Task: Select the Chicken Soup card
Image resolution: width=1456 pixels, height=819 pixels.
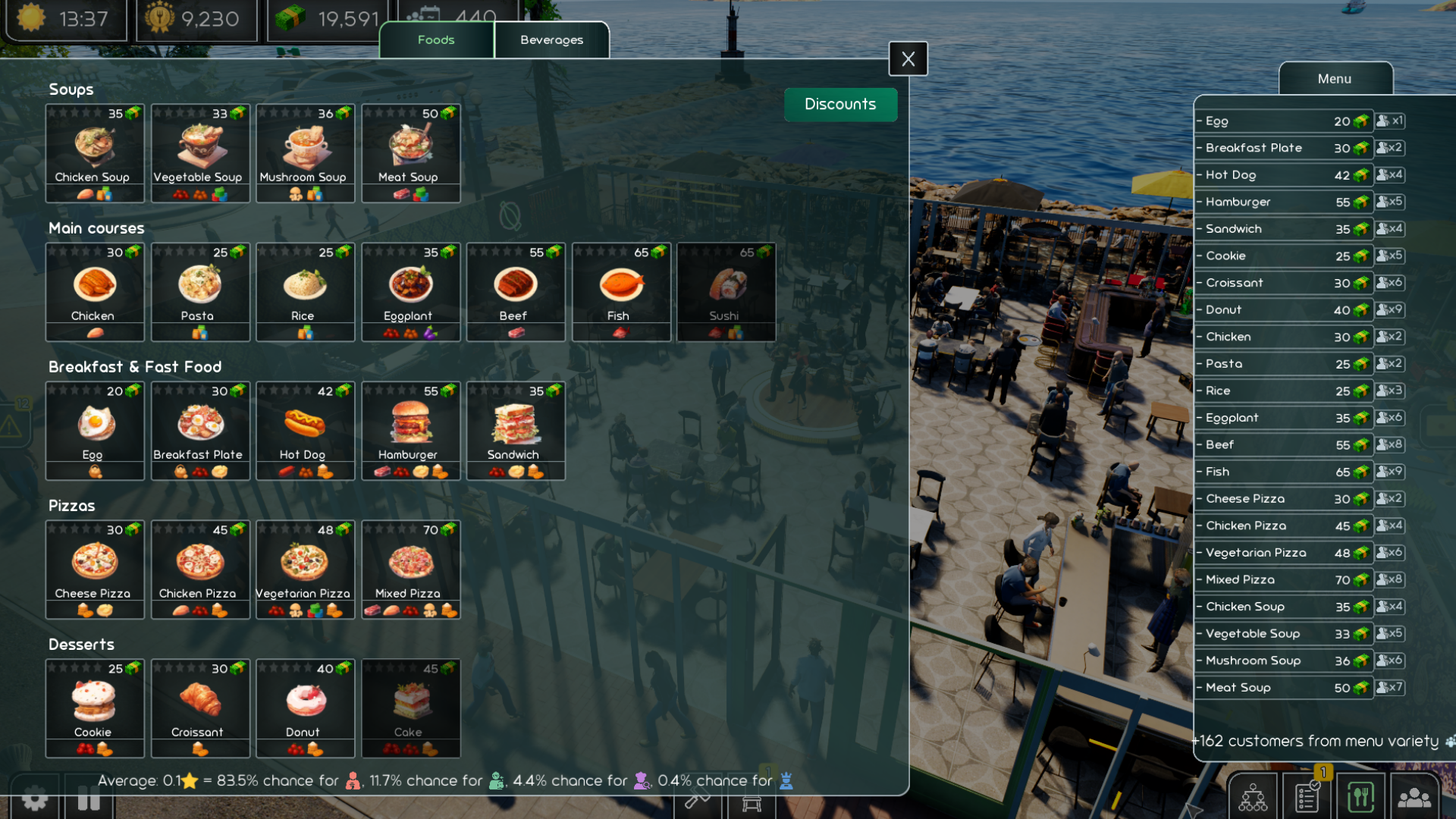Action: (x=95, y=153)
